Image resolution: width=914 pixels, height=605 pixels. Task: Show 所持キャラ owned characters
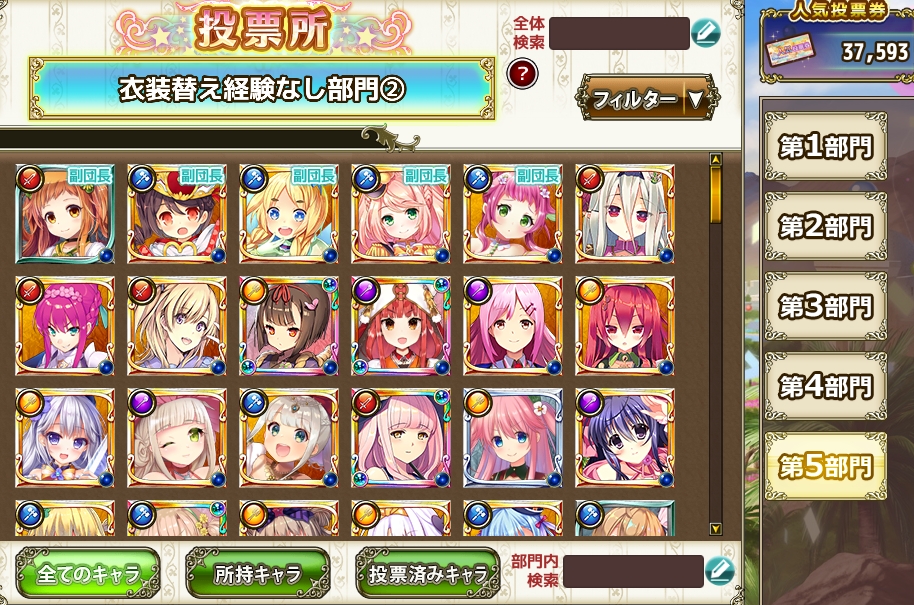click(x=258, y=574)
